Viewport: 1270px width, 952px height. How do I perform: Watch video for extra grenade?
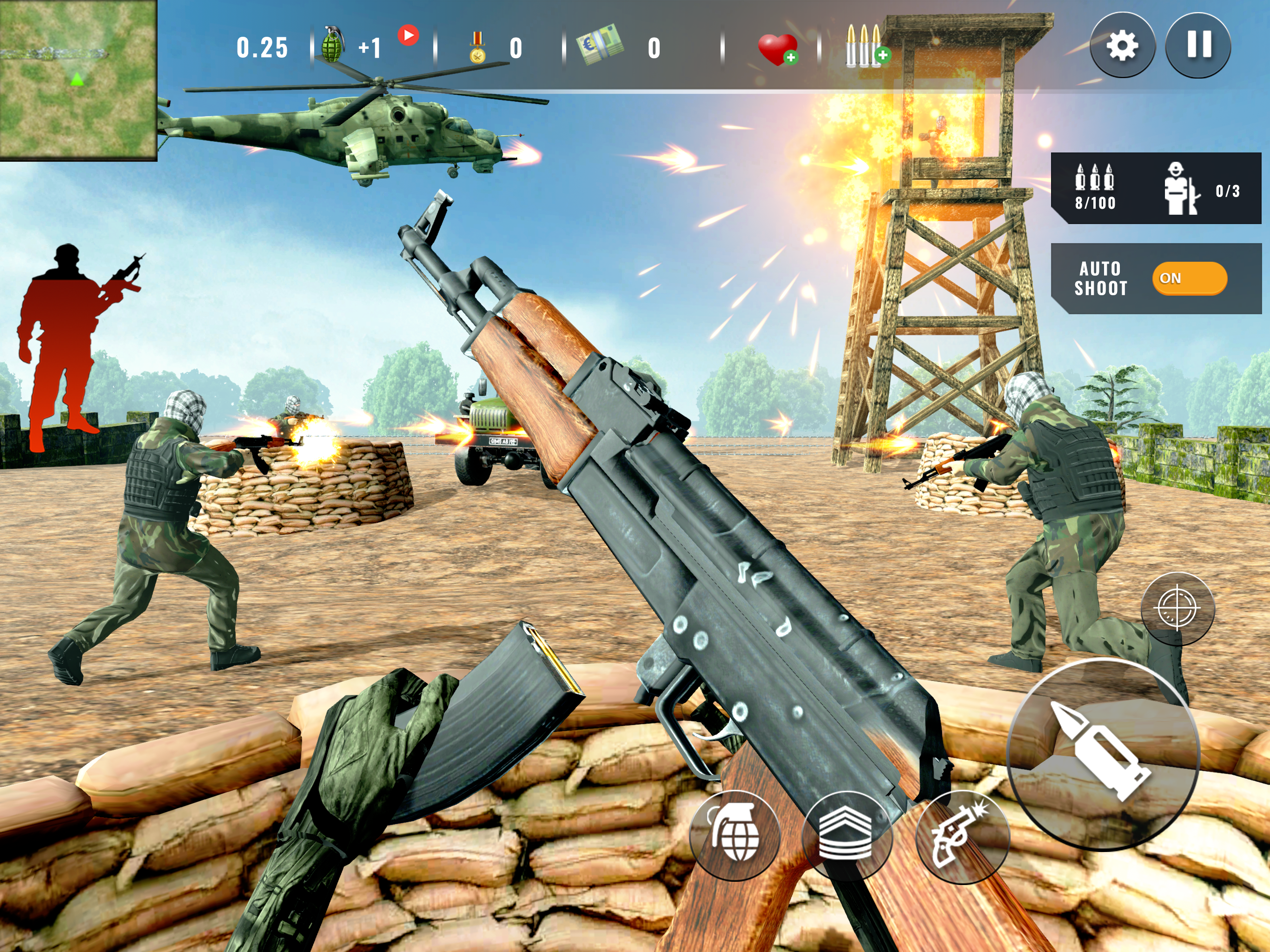point(408,36)
